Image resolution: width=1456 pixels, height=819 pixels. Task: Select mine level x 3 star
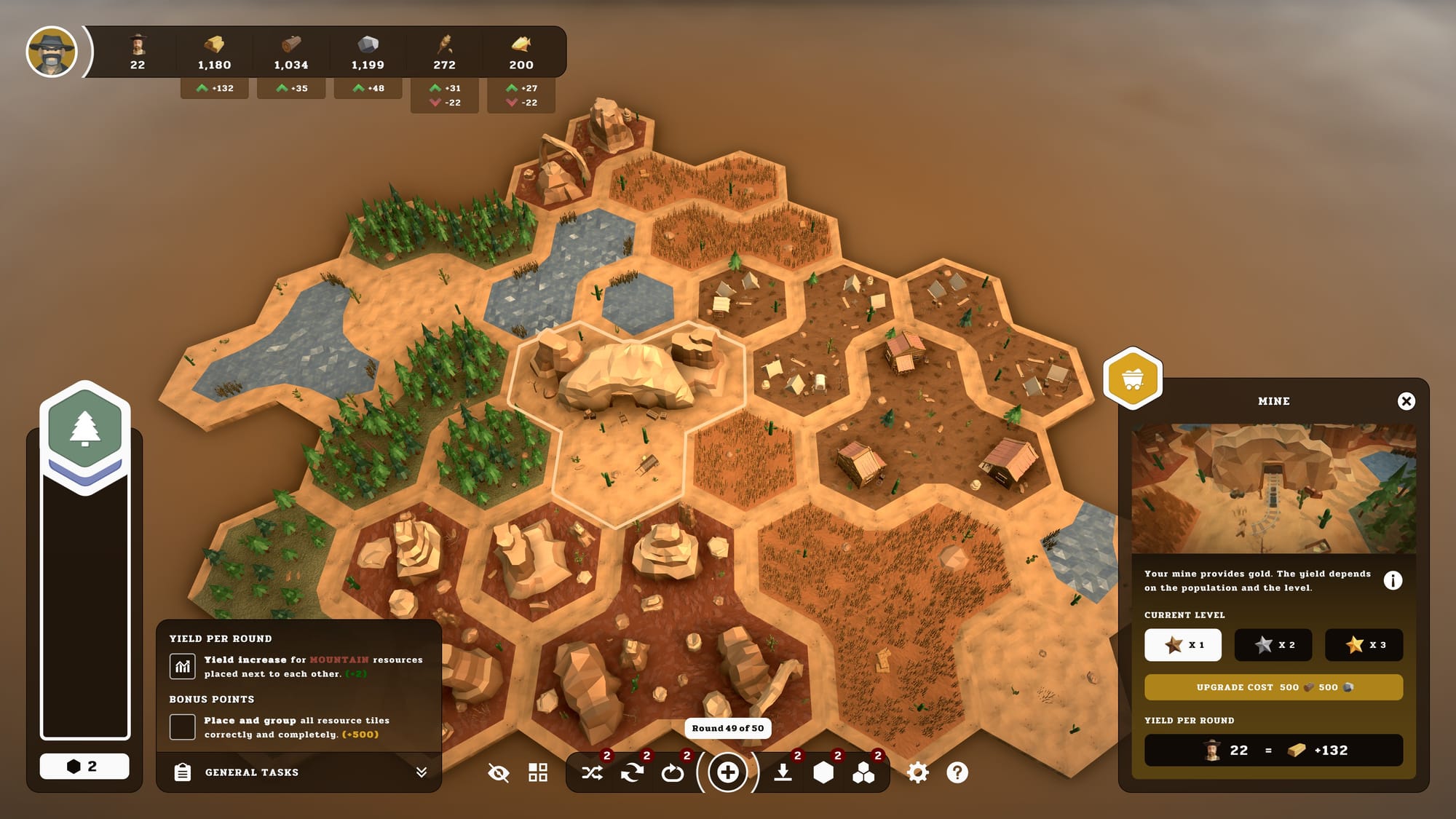click(x=1364, y=645)
